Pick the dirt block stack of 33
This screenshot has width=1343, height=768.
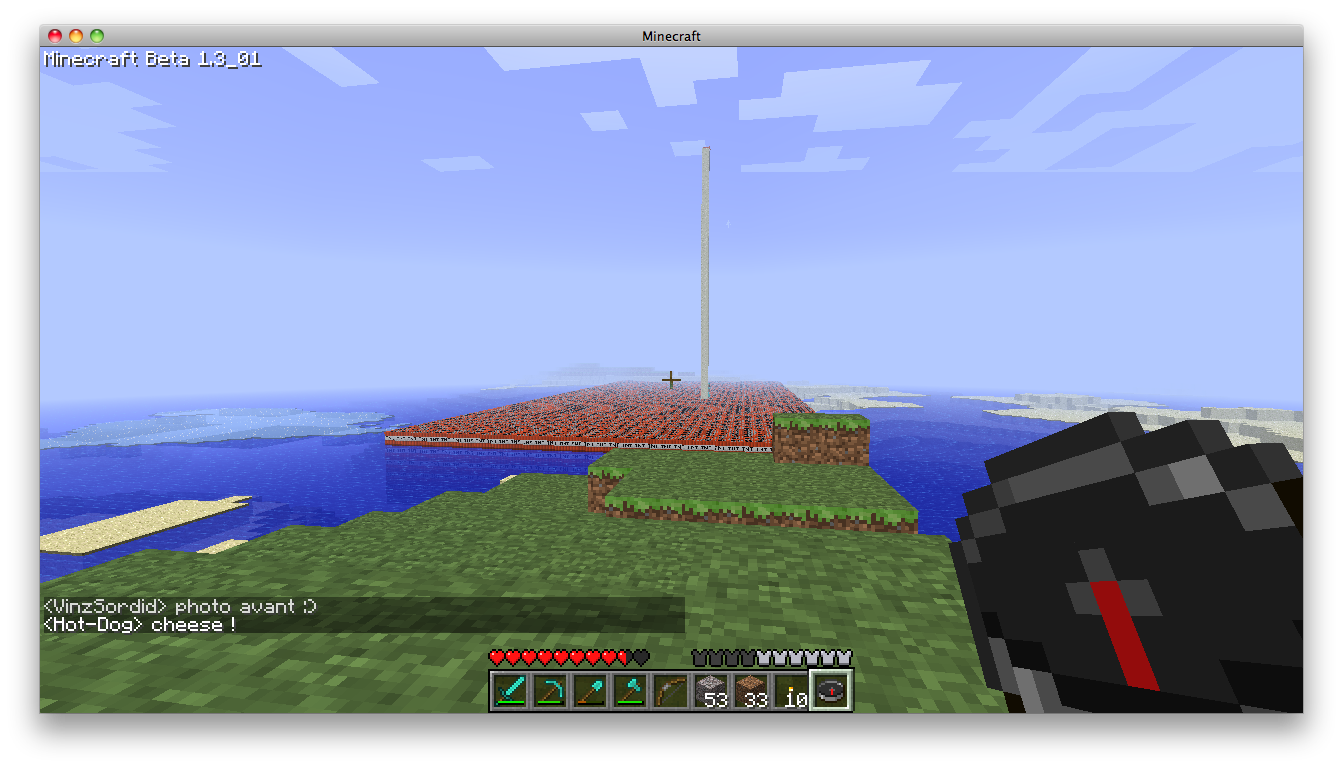(751, 691)
